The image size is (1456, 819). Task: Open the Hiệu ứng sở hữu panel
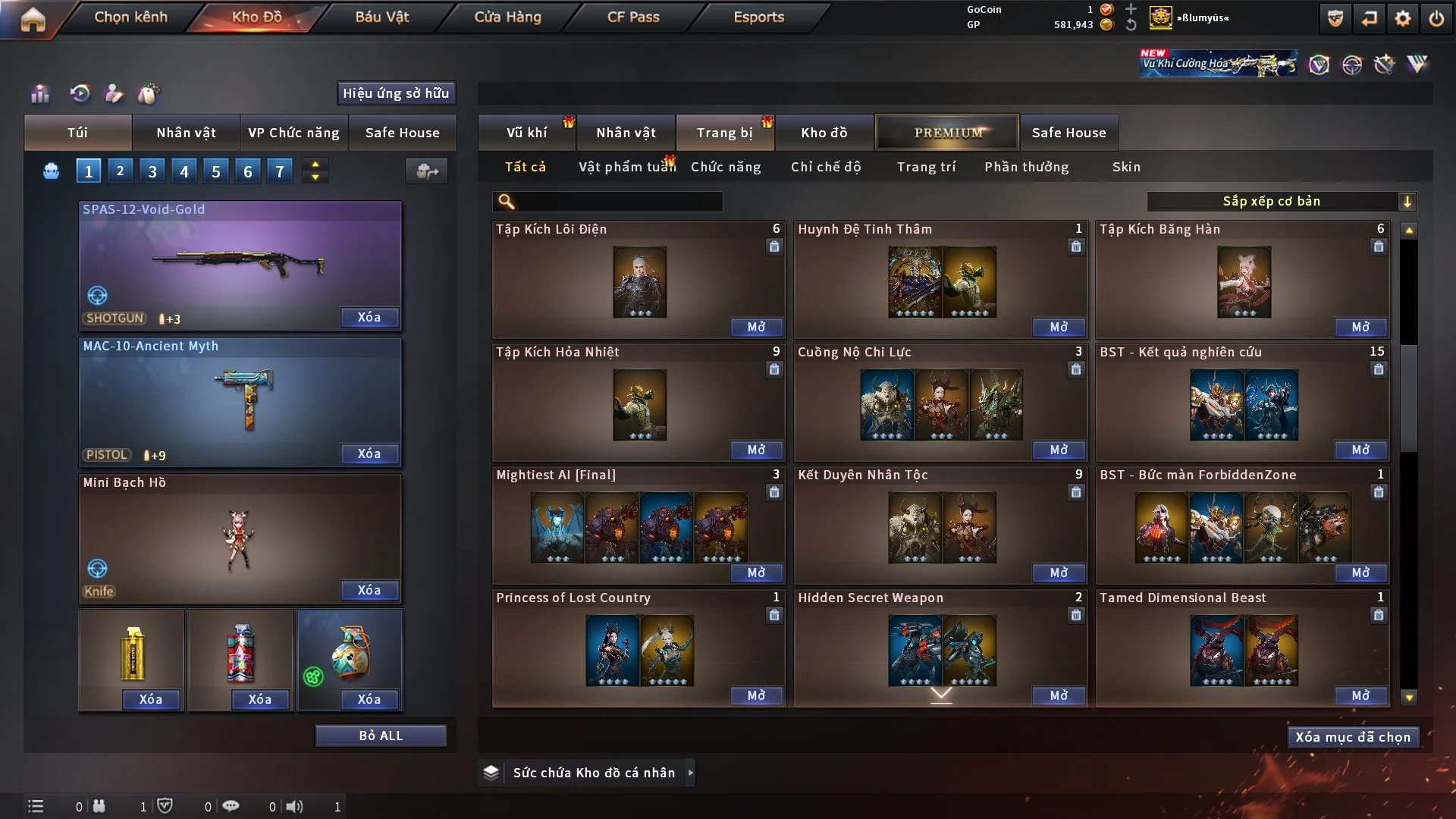tap(396, 93)
